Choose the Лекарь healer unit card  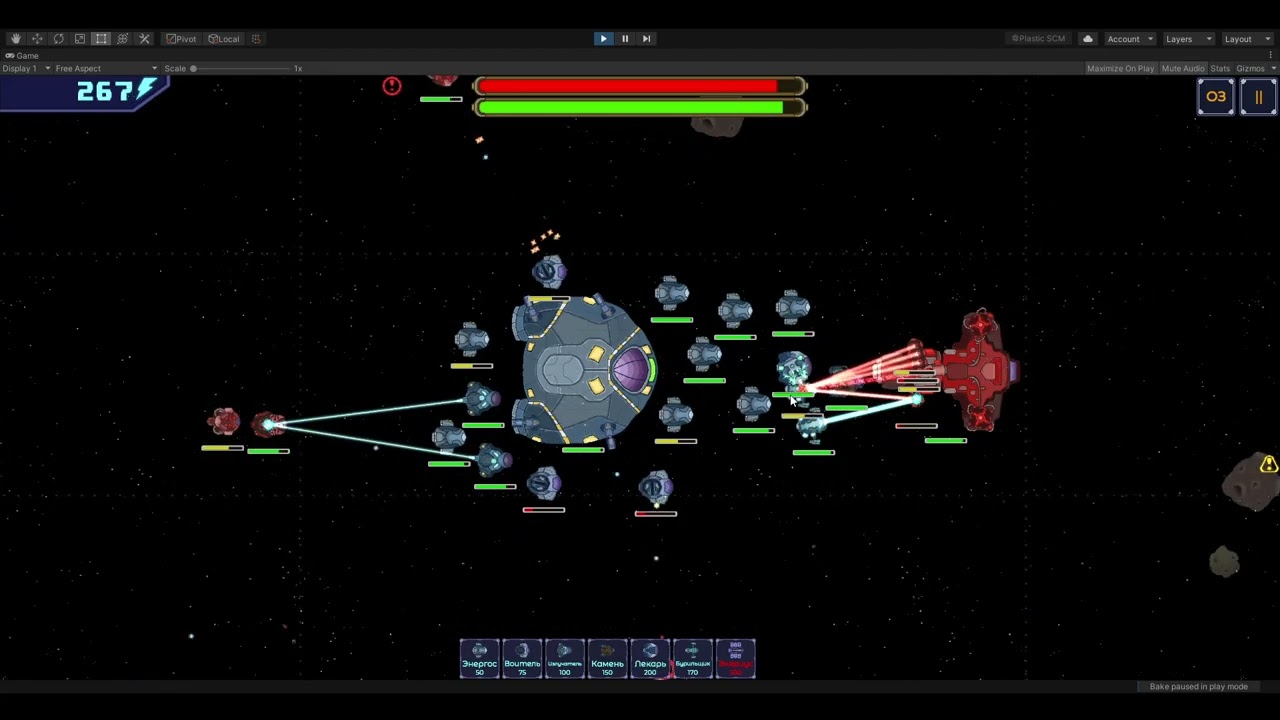tap(650, 659)
